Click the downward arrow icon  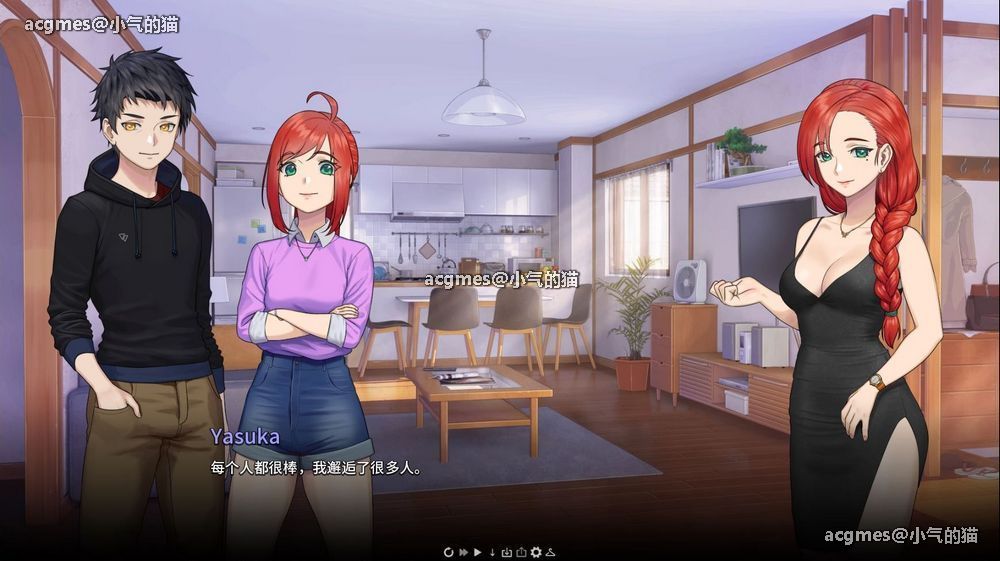point(492,551)
